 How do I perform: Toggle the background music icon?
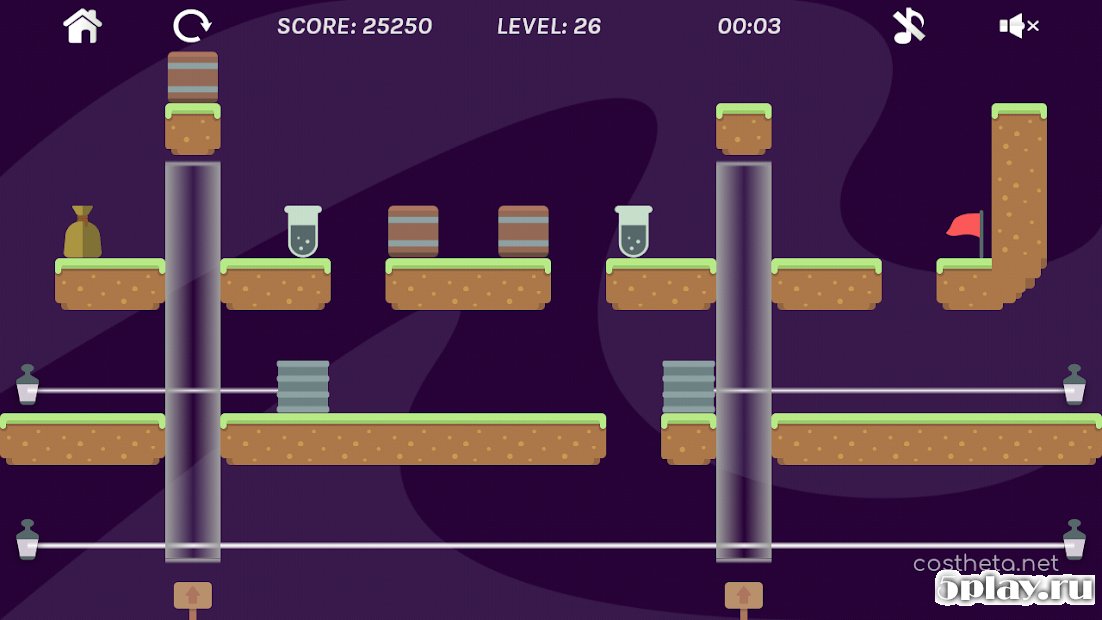coord(909,26)
